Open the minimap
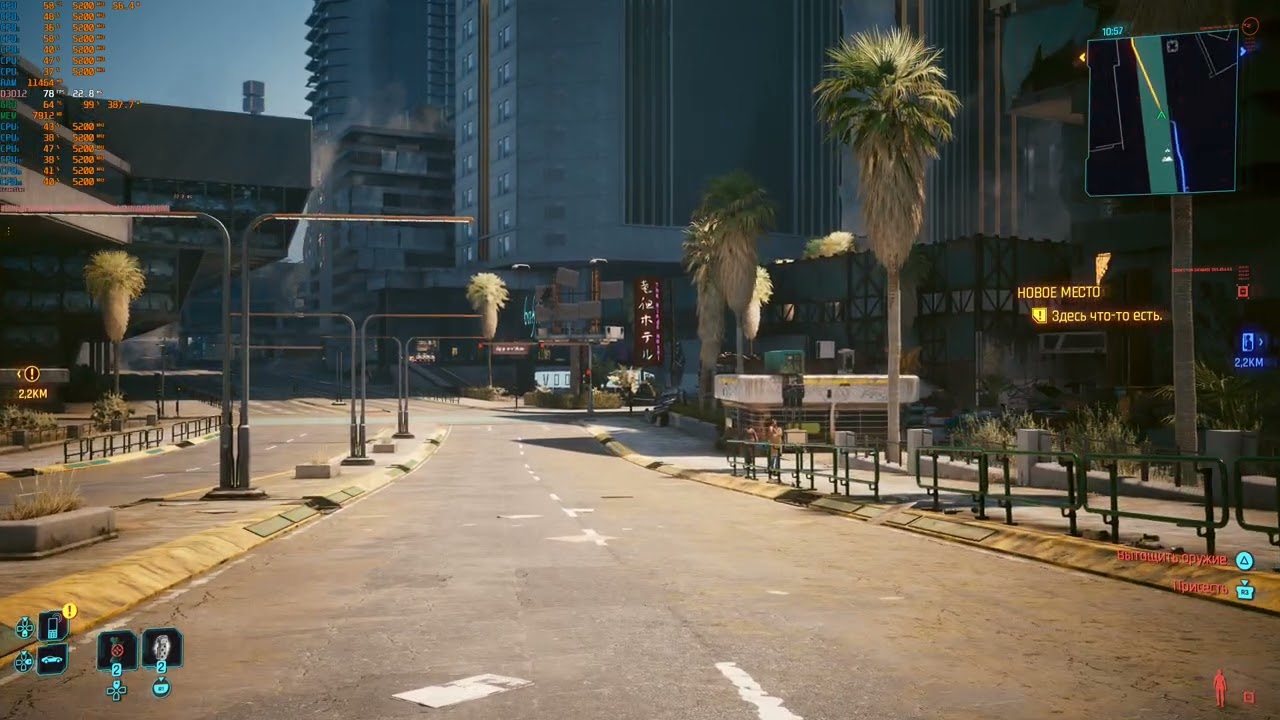This screenshot has height=720, width=1280. click(x=1161, y=112)
